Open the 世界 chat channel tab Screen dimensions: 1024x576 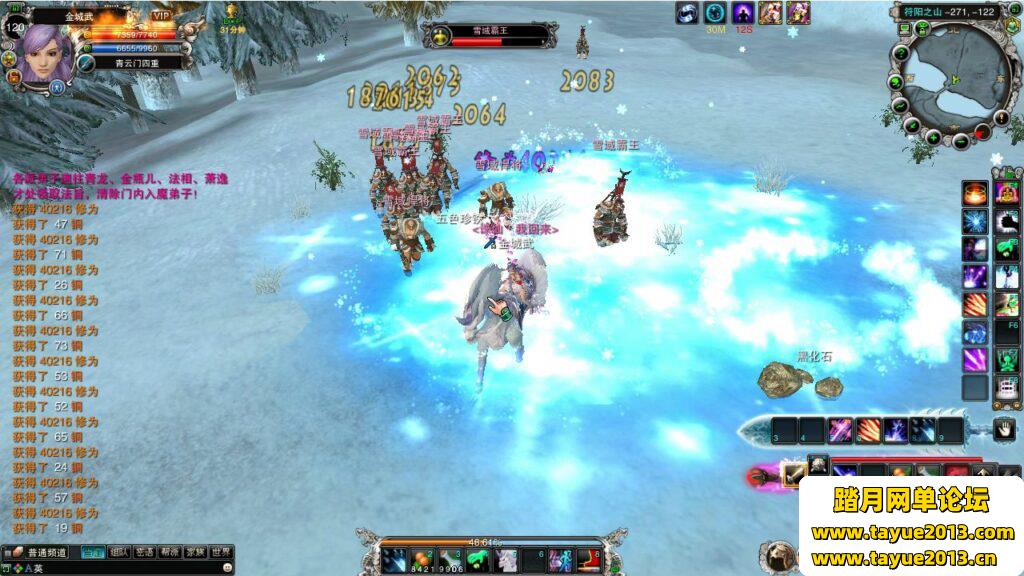pos(221,552)
